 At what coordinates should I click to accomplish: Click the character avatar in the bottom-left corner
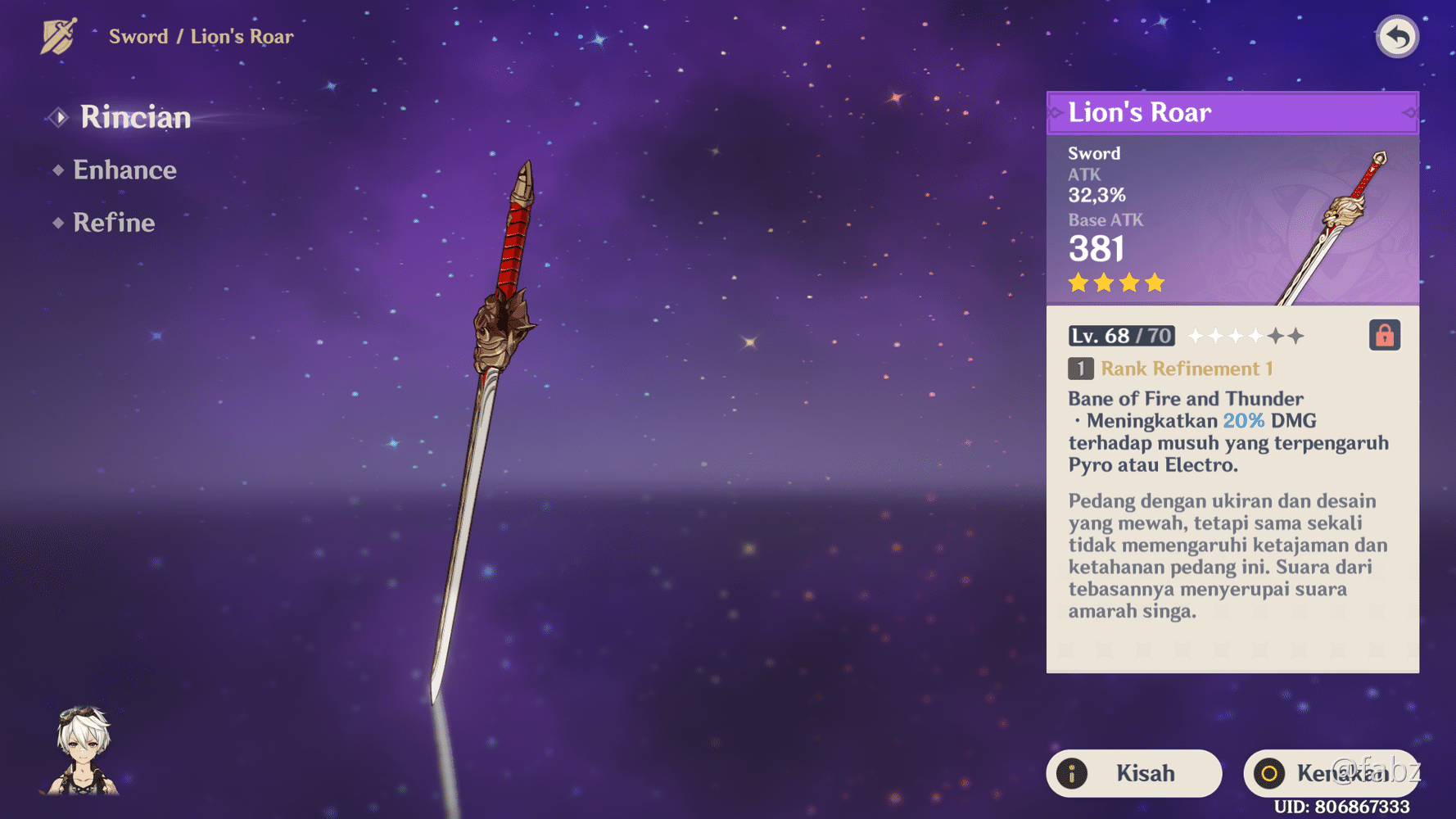pos(84,747)
